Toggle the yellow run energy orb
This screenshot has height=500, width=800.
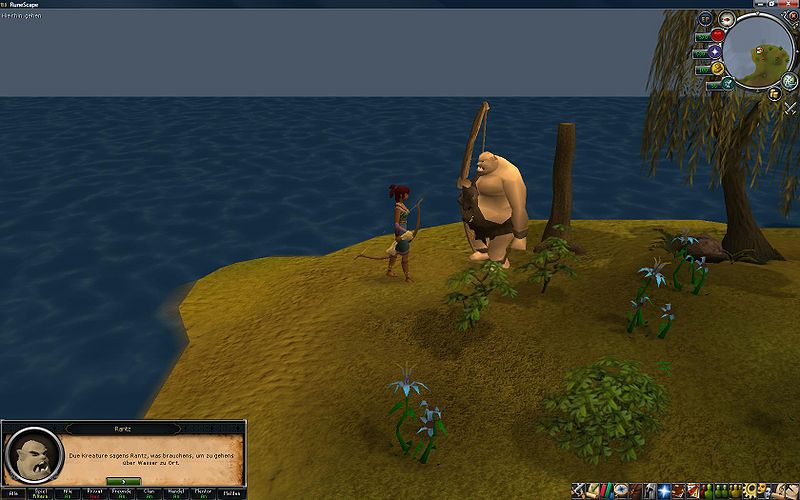point(717,68)
